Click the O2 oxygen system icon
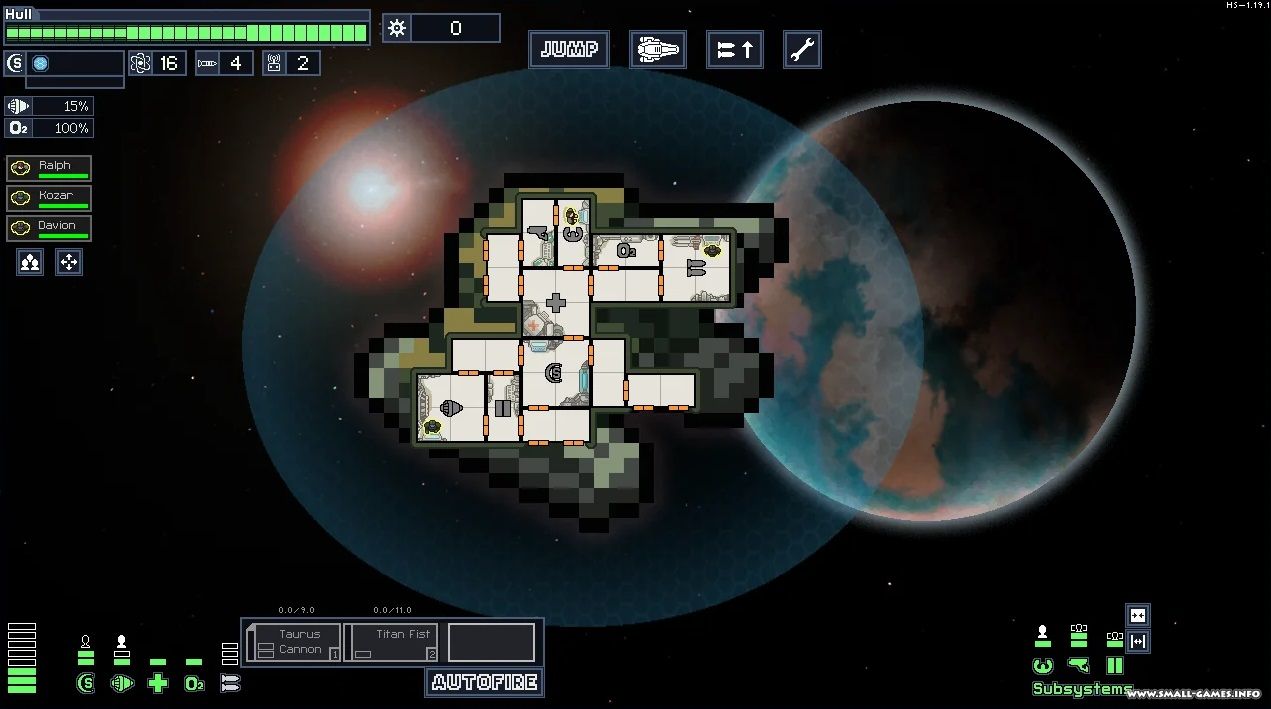The height and width of the screenshot is (709, 1271). (194, 684)
